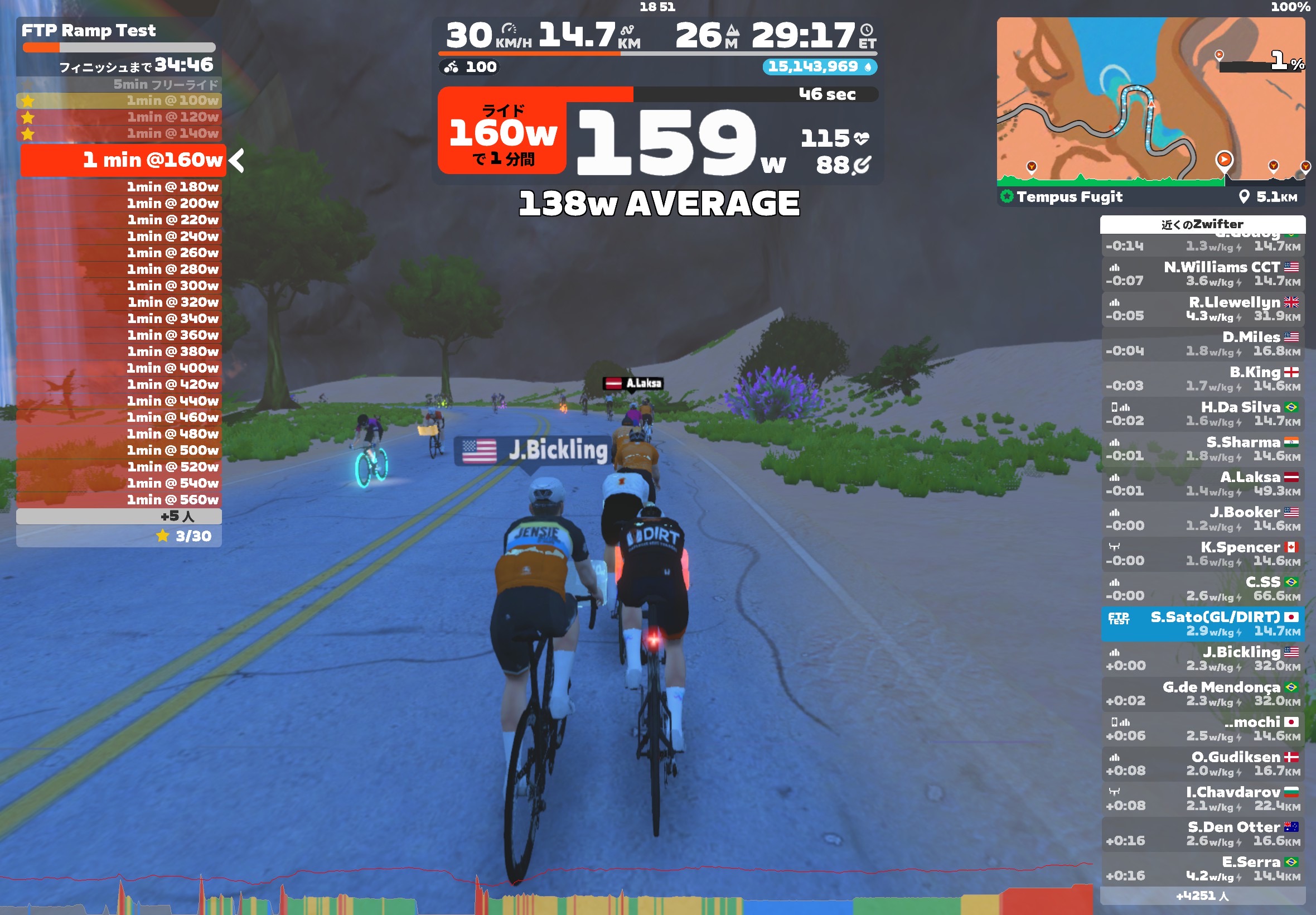This screenshot has height=915, width=1316.
Task: Select K.Spencer rider row
Action: (x=1203, y=554)
